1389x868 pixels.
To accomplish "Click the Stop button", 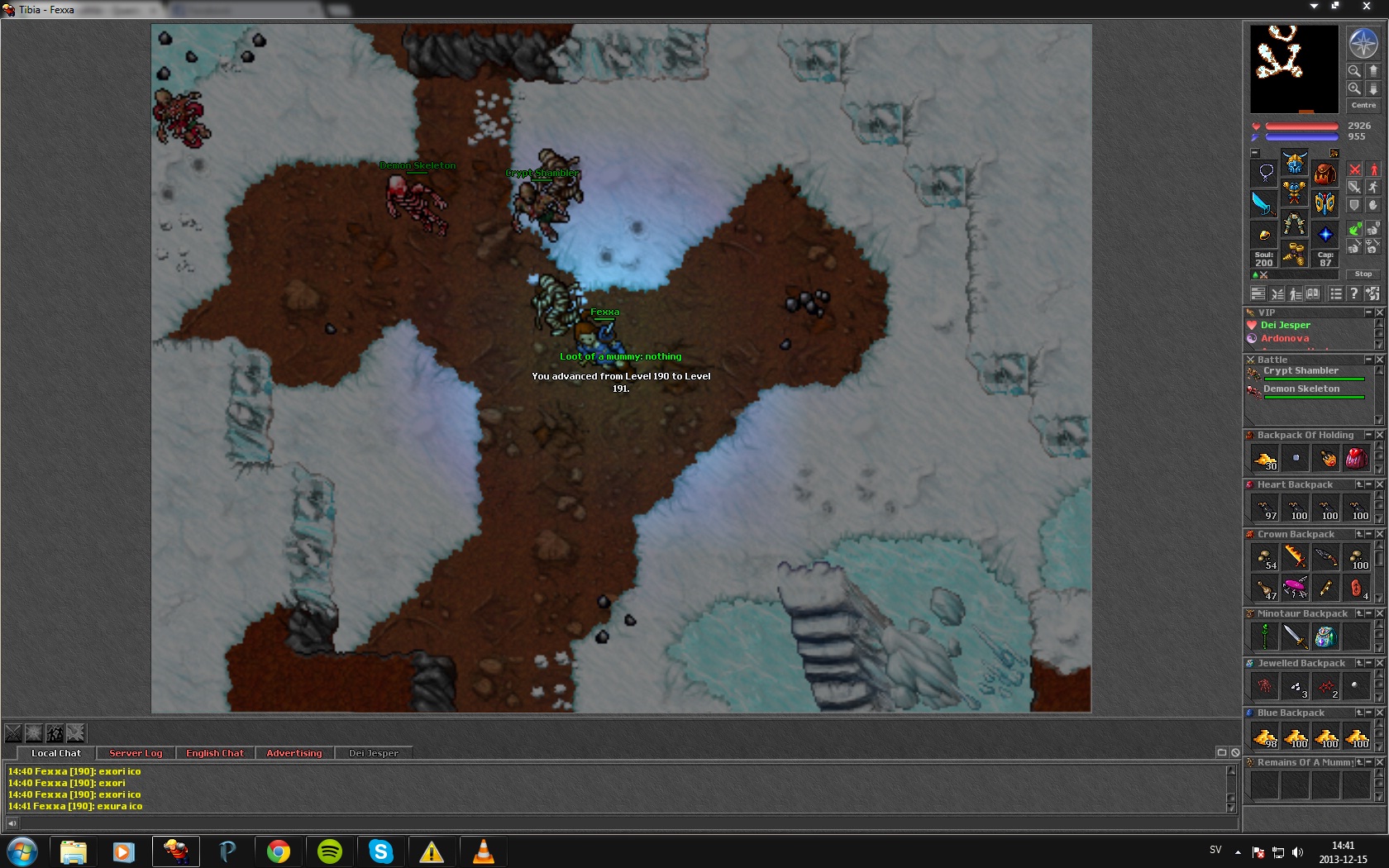I will point(1363,274).
